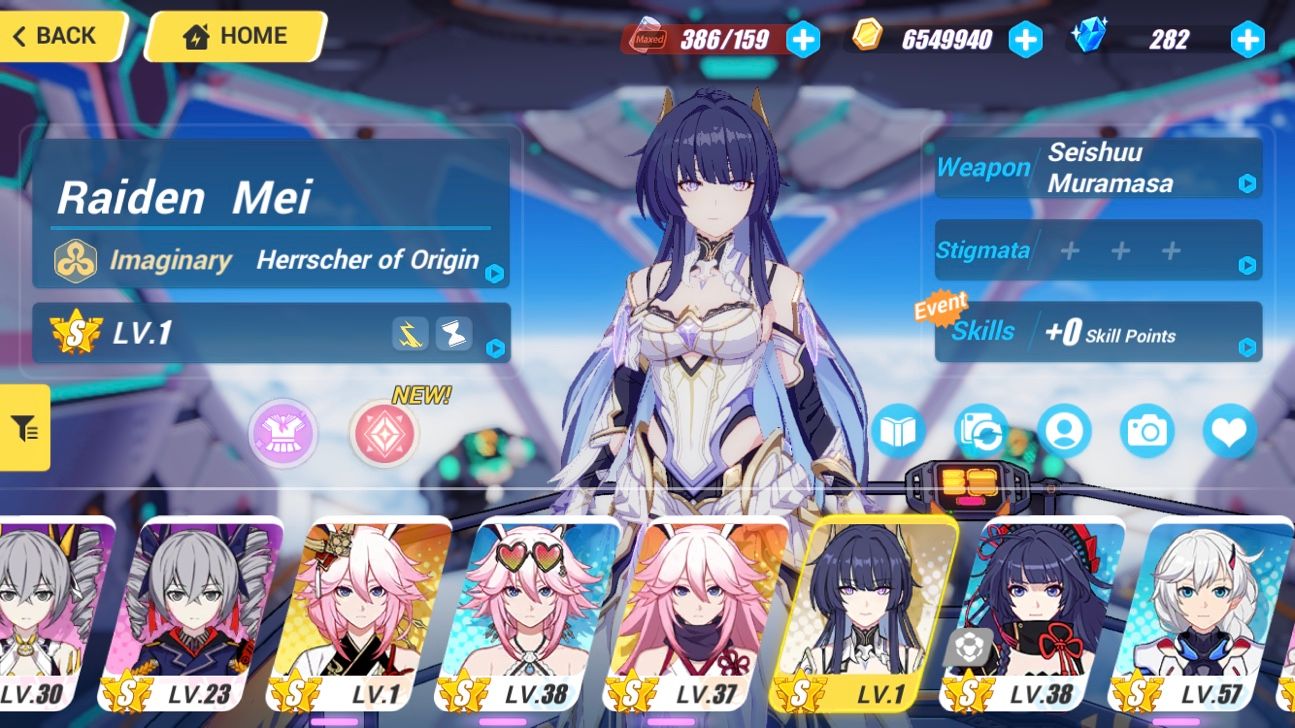Viewport: 1295px width, 728px height.
Task: Purchase crystals with the plus button
Action: pyautogui.click(x=1246, y=40)
